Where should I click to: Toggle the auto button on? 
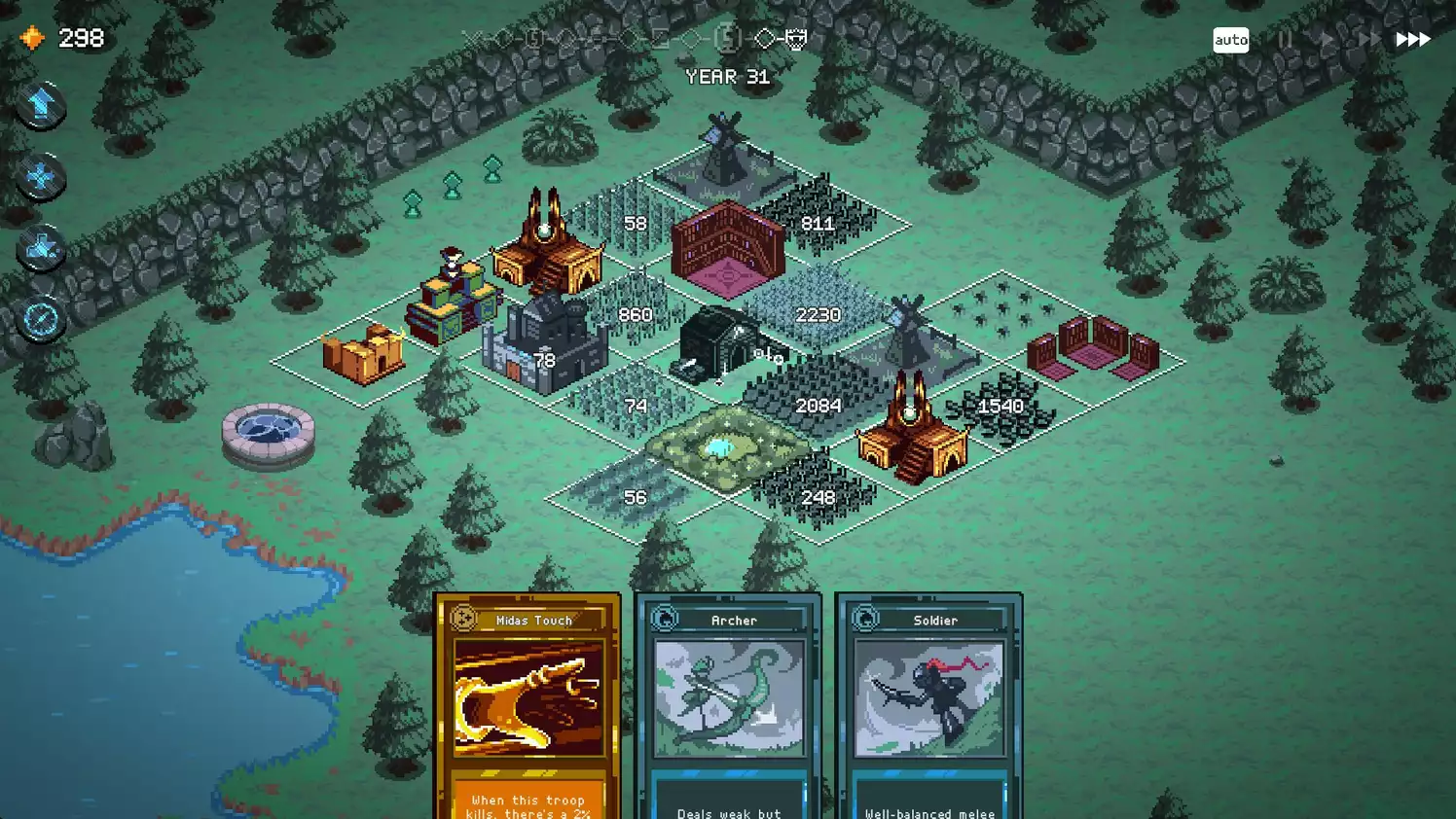1230,40
